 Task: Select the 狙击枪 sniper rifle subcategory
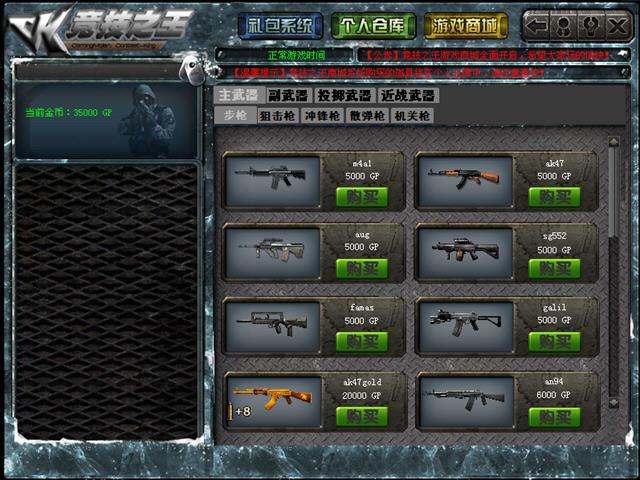[x=277, y=116]
